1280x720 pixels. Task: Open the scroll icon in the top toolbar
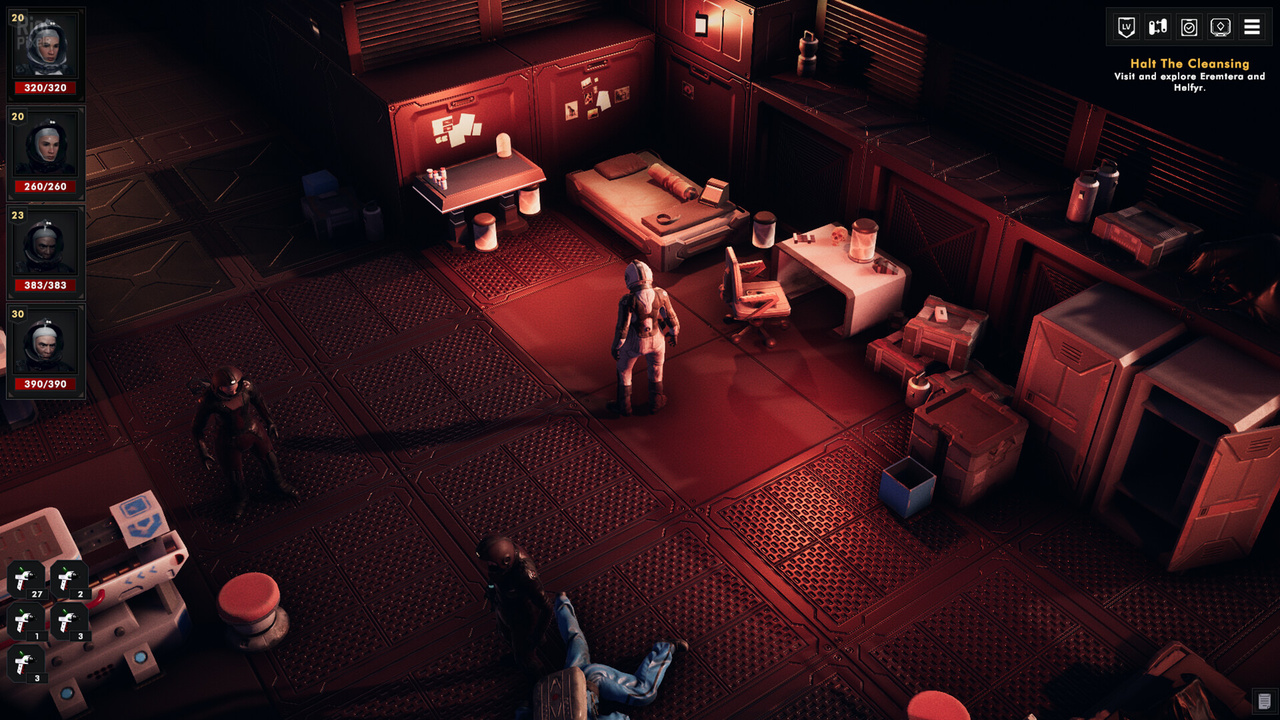click(1156, 27)
